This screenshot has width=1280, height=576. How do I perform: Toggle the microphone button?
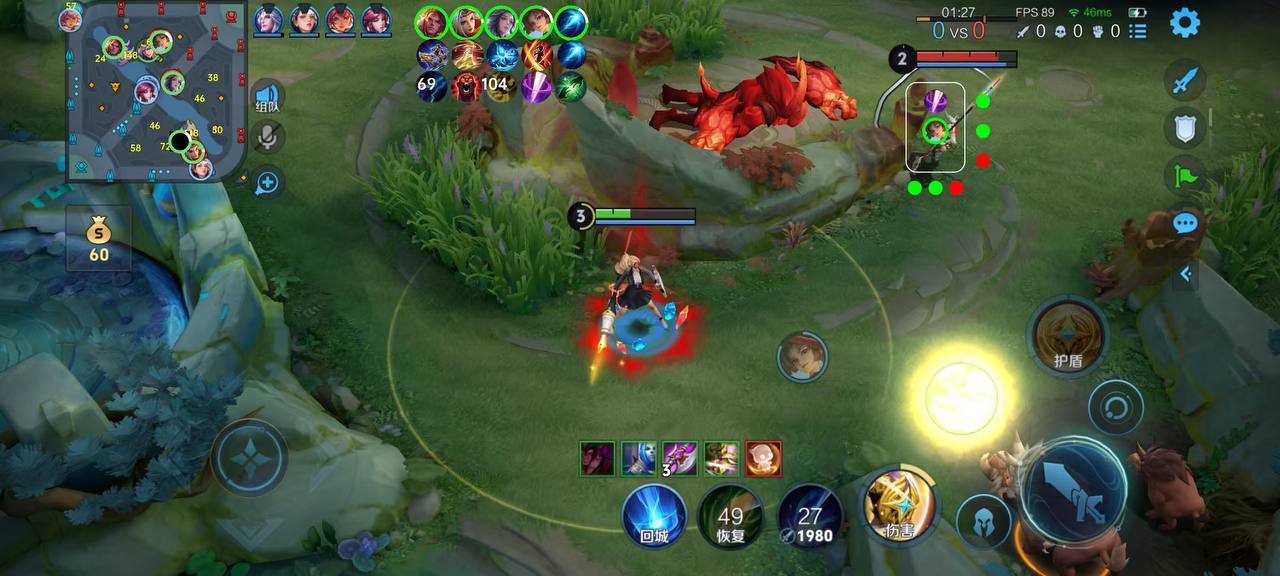click(x=267, y=138)
